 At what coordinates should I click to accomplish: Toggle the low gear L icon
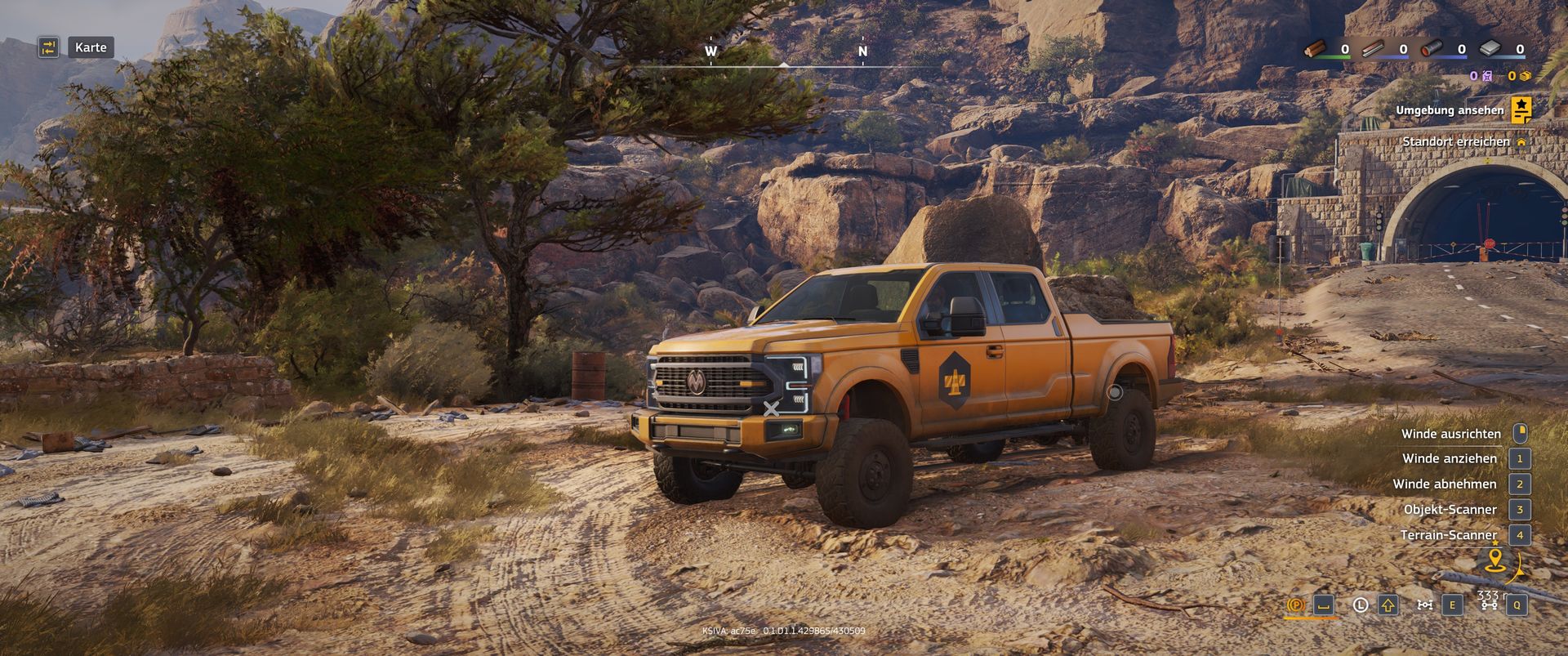pyautogui.click(x=1361, y=605)
